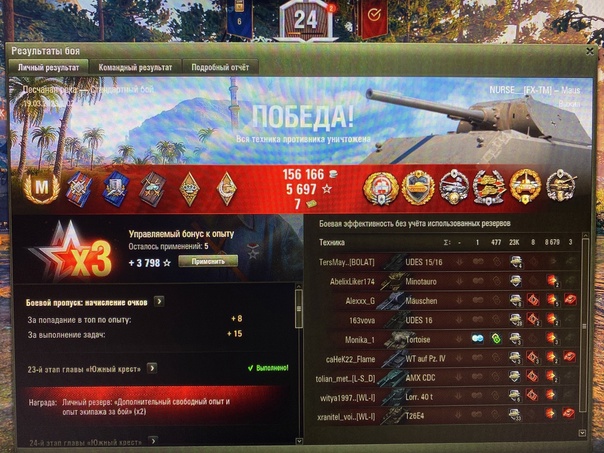Click the 163vova UDES 16 row
This screenshot has height=453, width=604.
(x=440, y=319)
